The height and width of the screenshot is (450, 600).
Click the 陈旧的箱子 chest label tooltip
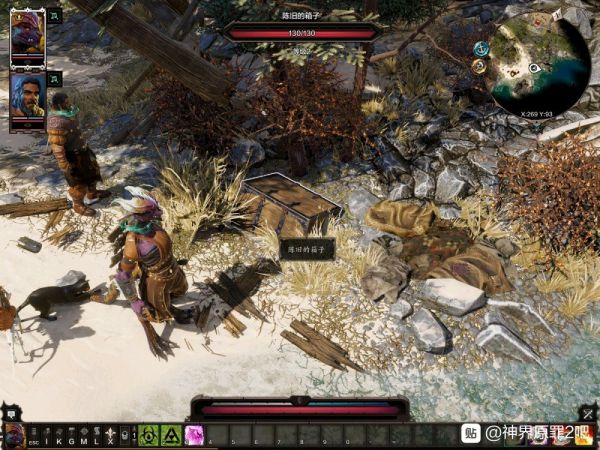[x=307, y=249]
